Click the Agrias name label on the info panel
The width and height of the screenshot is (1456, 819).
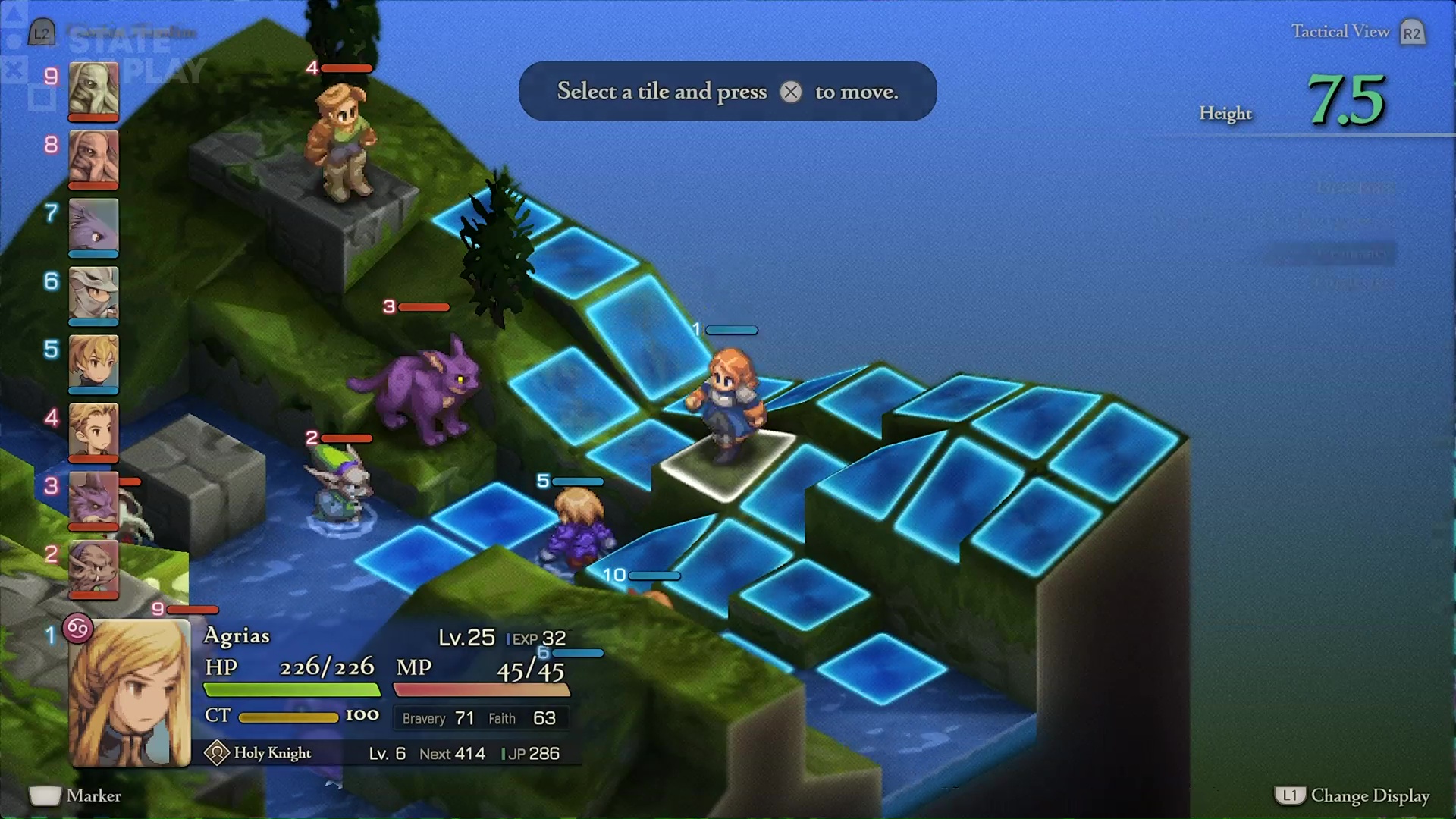237,636
